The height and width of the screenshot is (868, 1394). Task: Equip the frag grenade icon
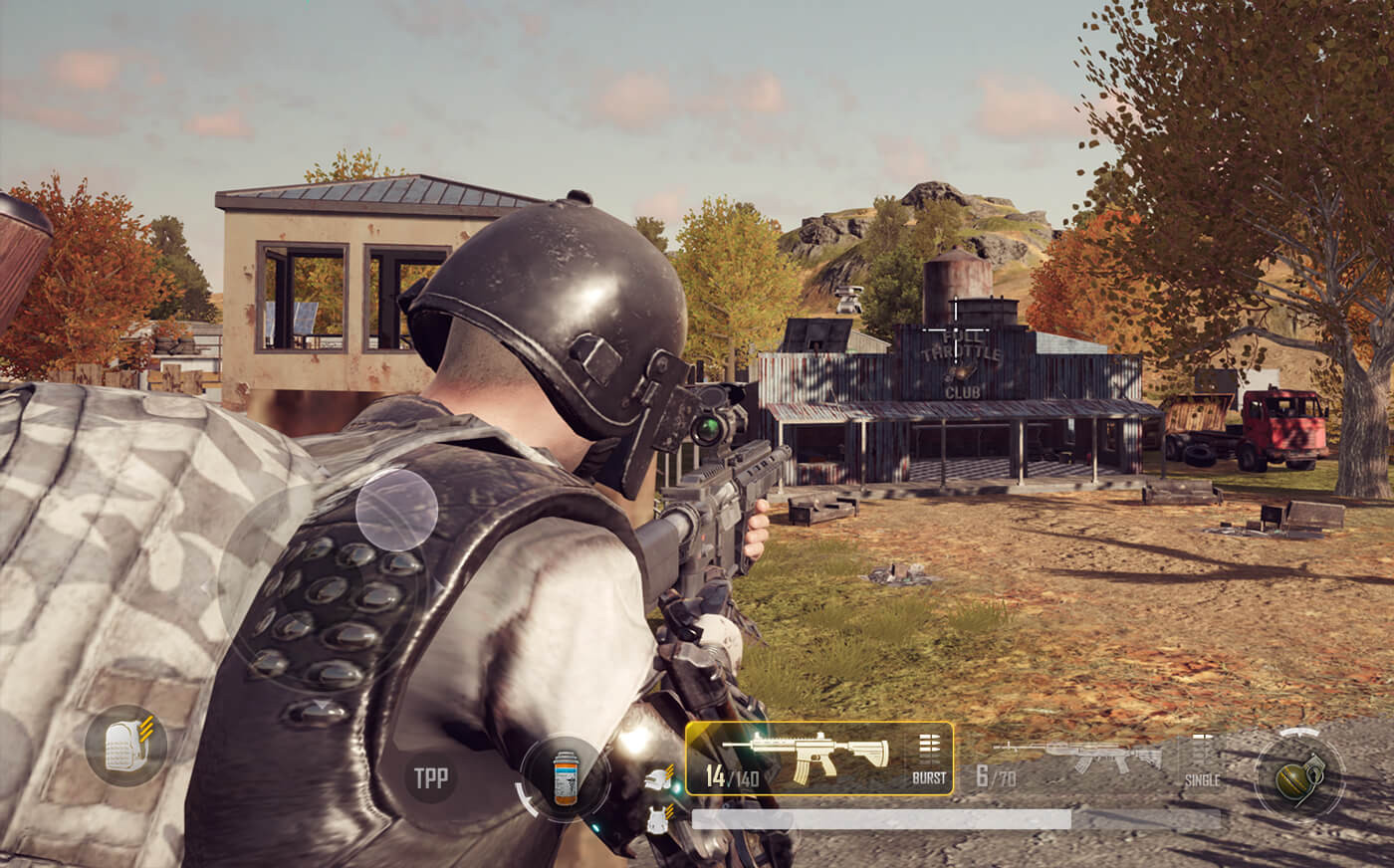pyautogui.click(x=1296, y=779)
